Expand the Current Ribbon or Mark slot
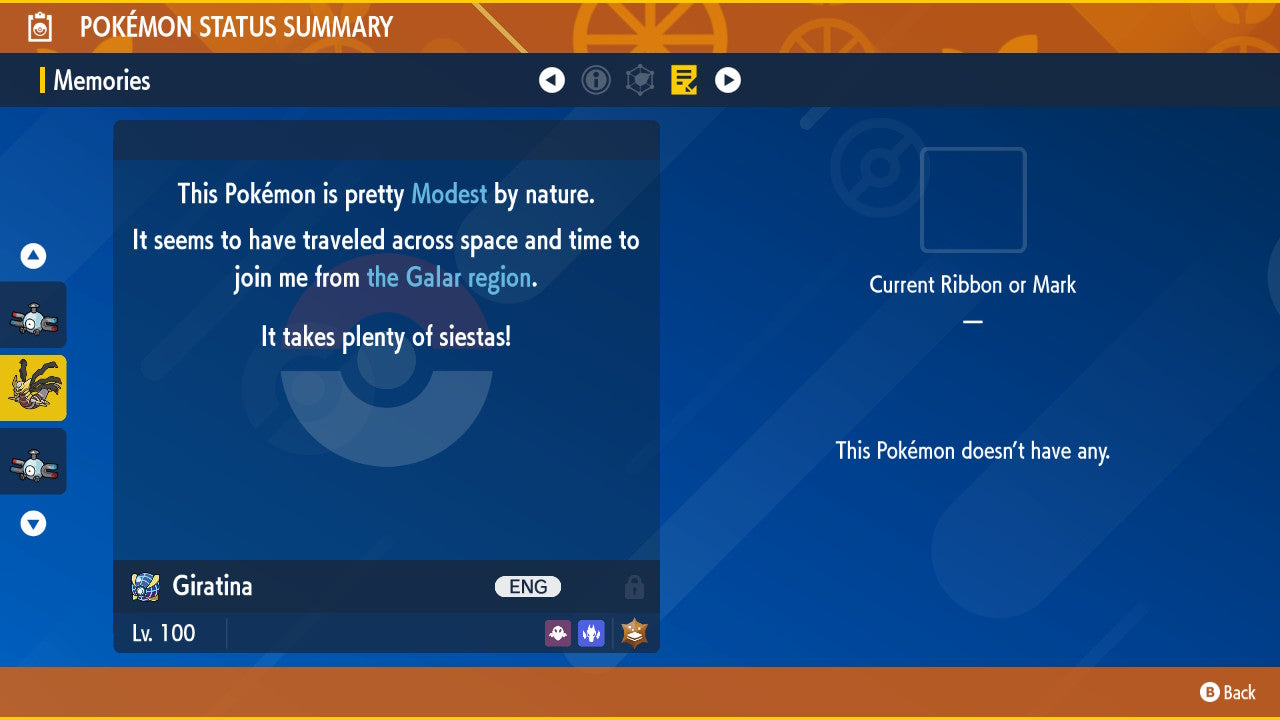The height and width of the screenshot is (720, 1280). 971,200
